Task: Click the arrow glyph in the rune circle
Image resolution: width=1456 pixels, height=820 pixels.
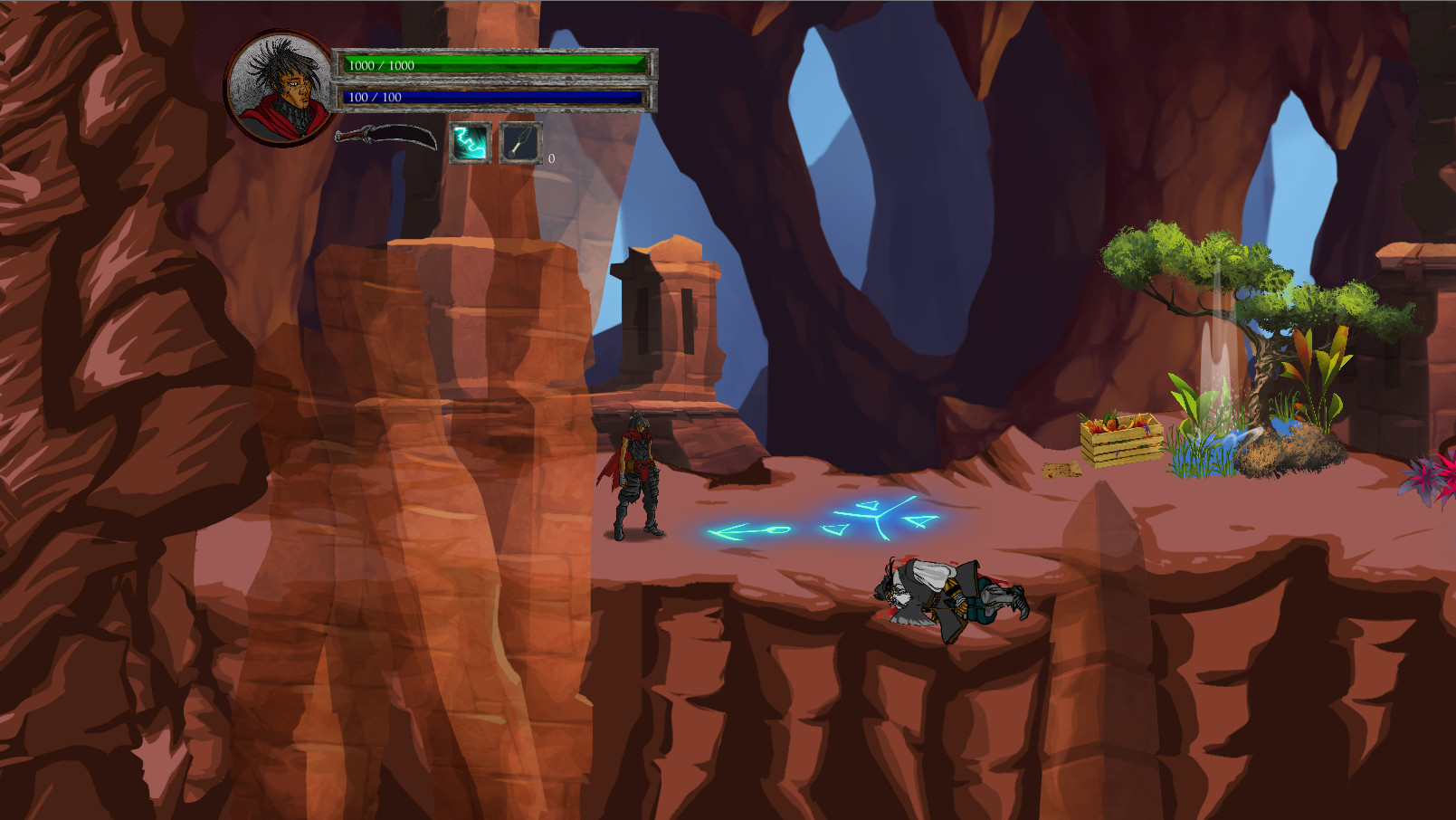Action: [x=744, y=529]
